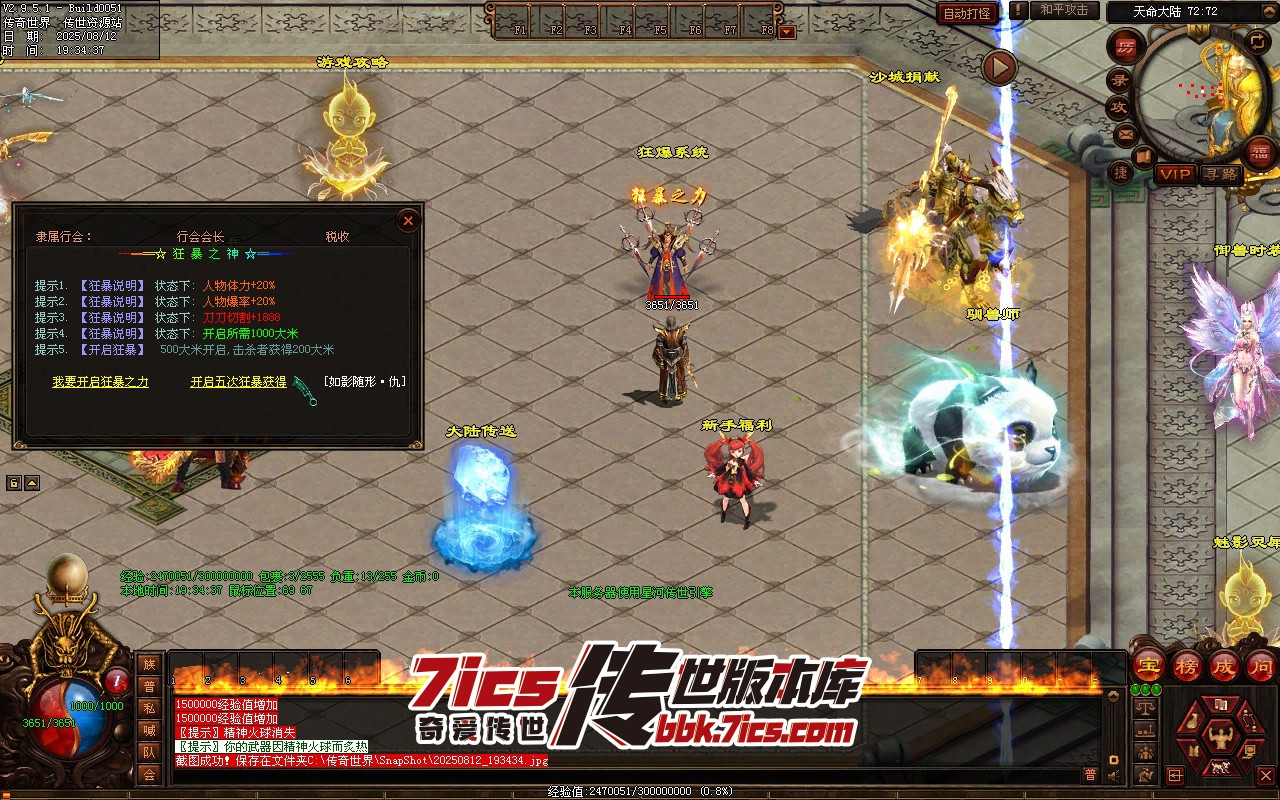Toggle 自动打怪 auto-fight button

(x=967, y=13)
